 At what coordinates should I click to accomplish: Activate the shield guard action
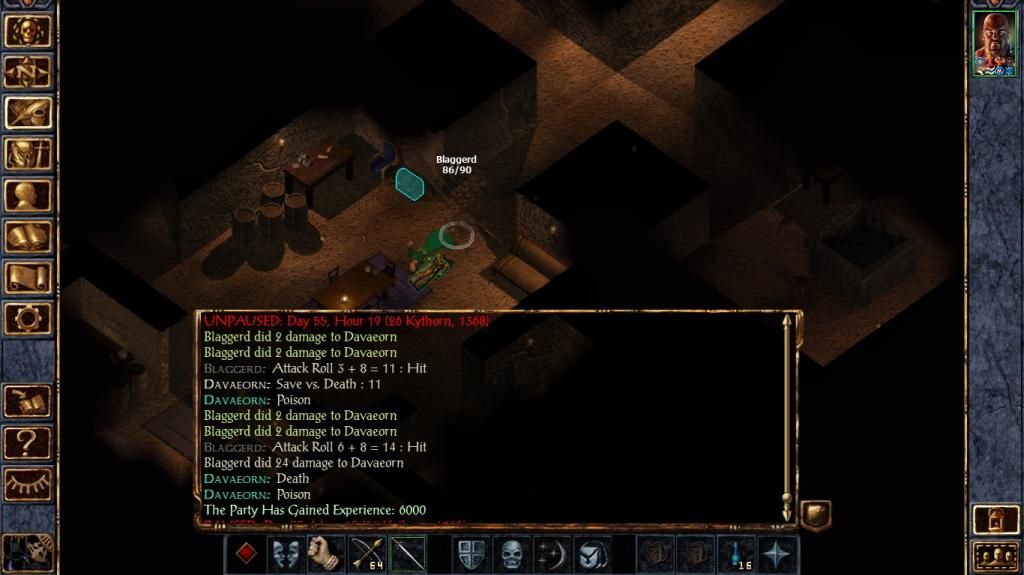click(x=471, y=554)
